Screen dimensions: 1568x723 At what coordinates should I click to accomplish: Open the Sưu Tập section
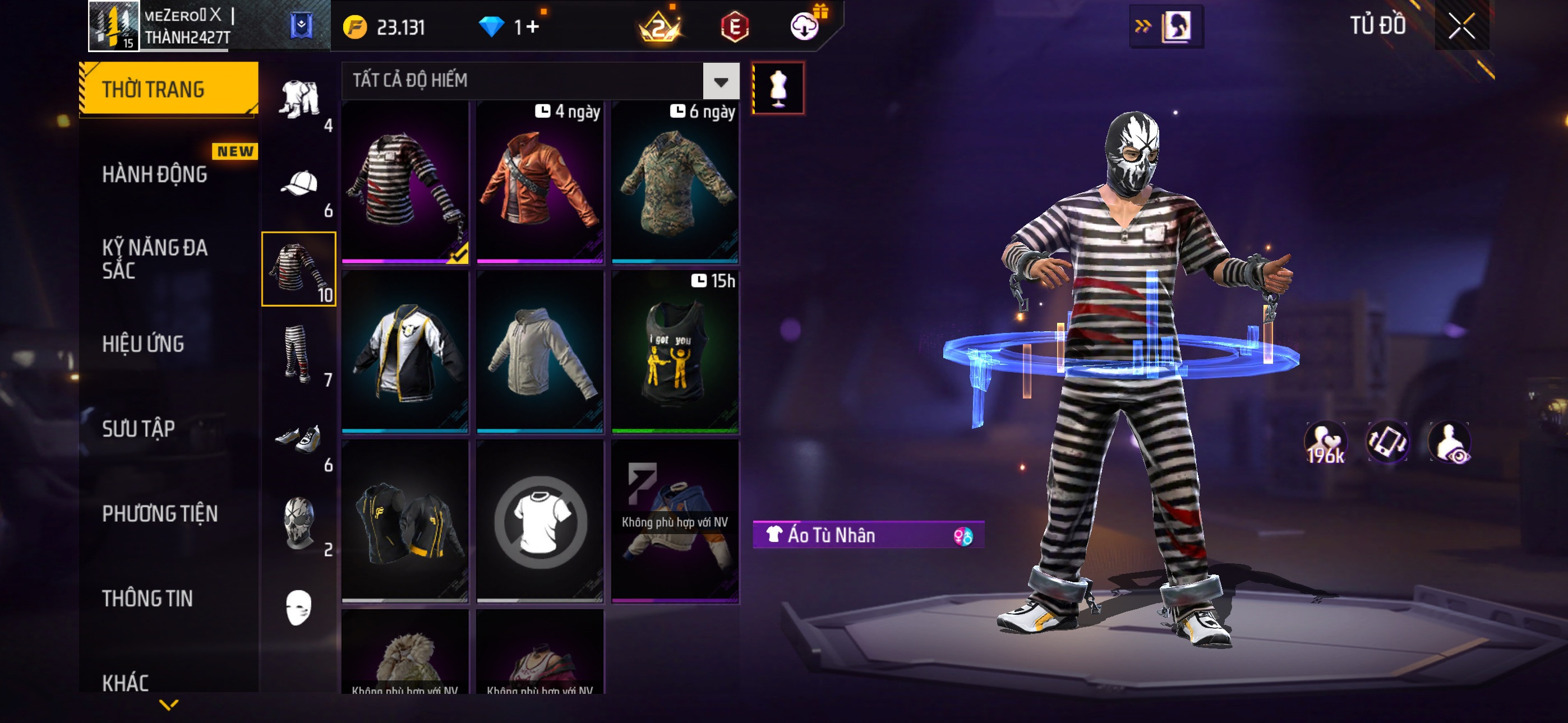tap(138, 428)
